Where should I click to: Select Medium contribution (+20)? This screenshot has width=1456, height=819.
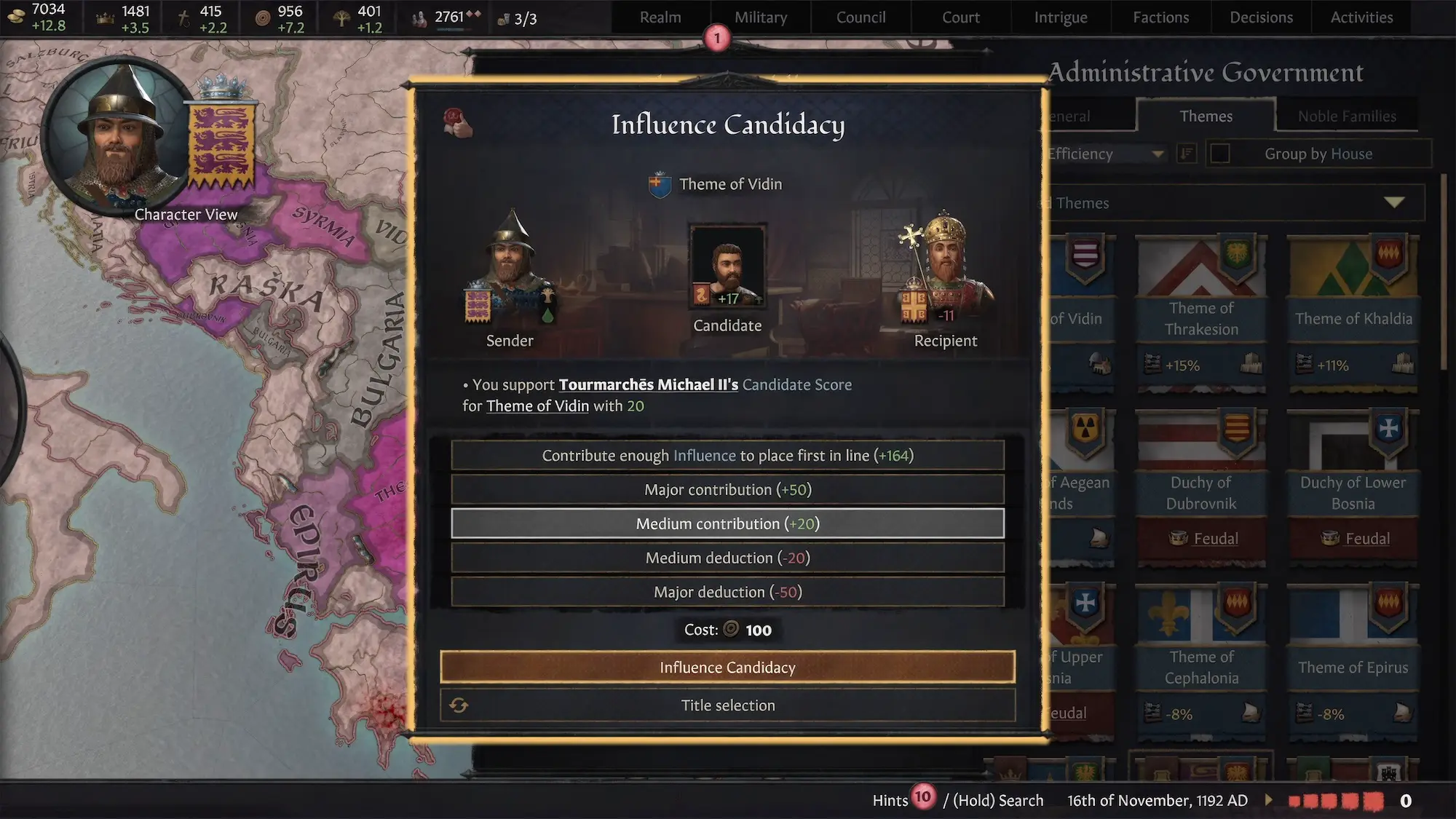727,523
